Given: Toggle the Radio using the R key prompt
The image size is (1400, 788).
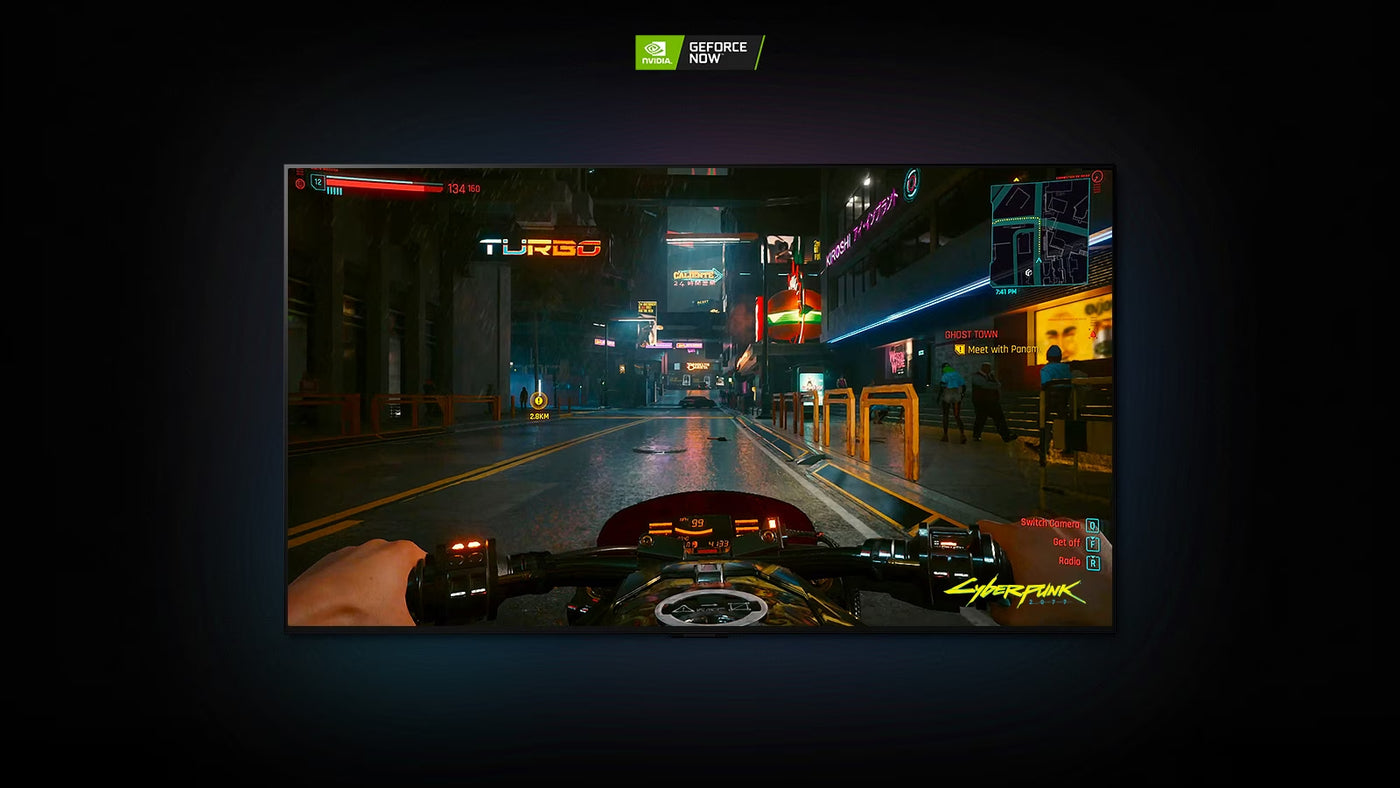Looking at the screenshot, I should point(1093,561).
